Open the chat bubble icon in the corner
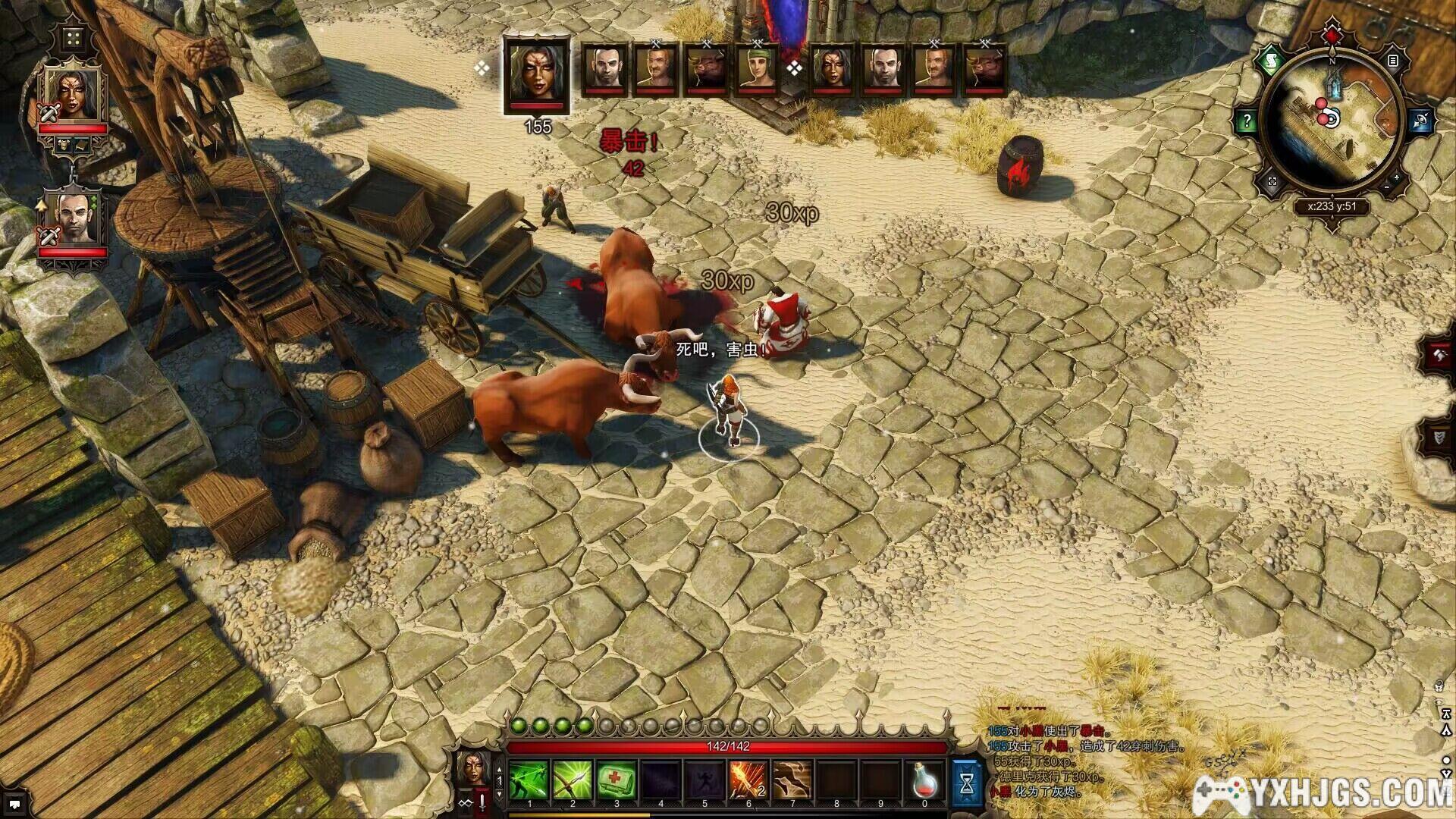 14,804
